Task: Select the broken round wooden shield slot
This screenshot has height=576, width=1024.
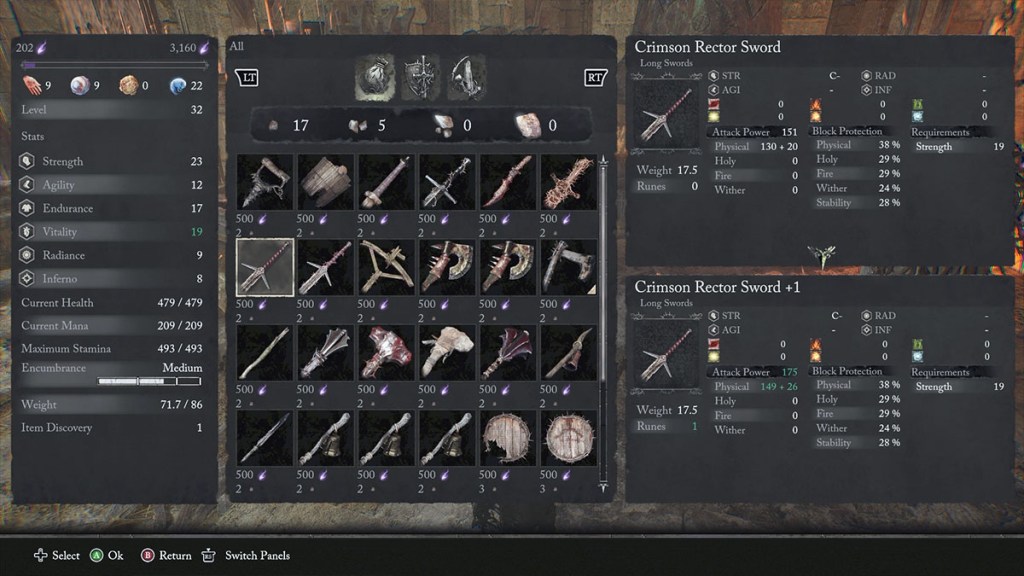Action: pos(509,438)
